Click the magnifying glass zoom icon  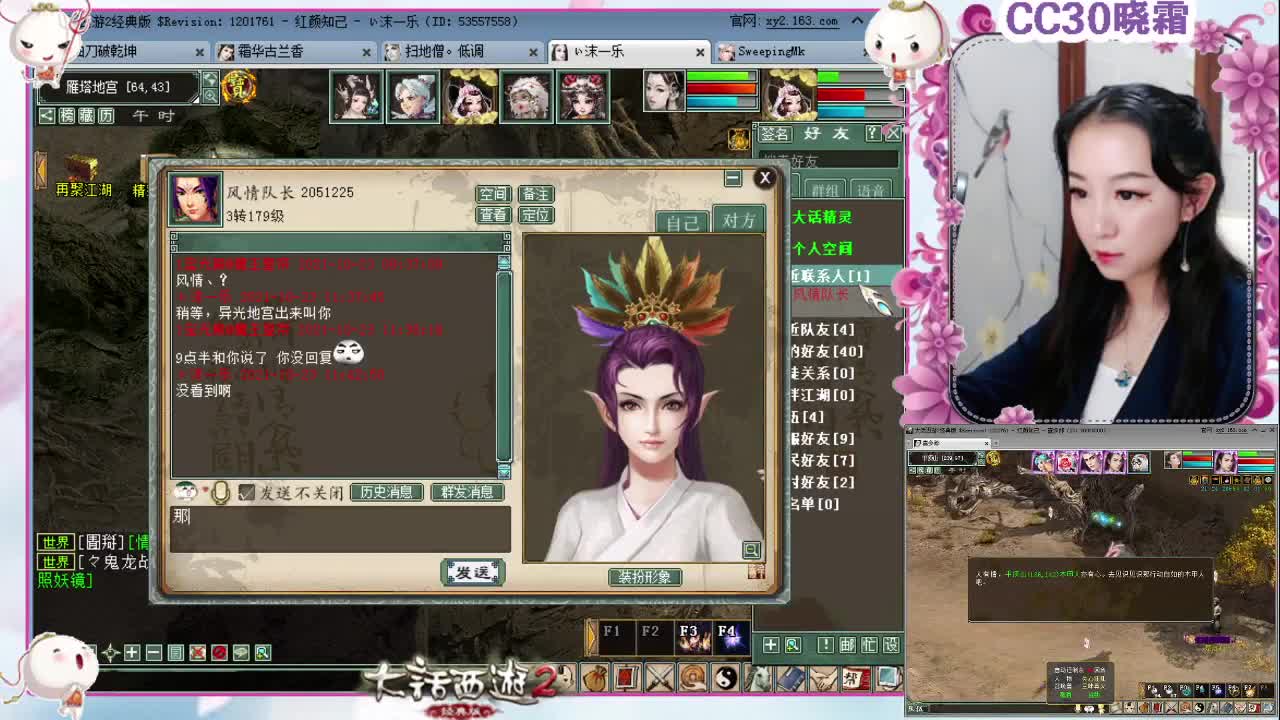click(792, 644)
